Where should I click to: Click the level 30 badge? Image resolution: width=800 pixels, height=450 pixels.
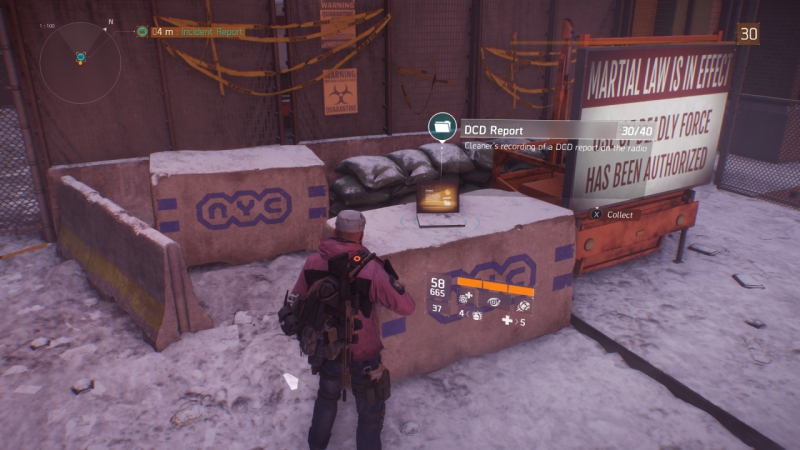point(748,33)
